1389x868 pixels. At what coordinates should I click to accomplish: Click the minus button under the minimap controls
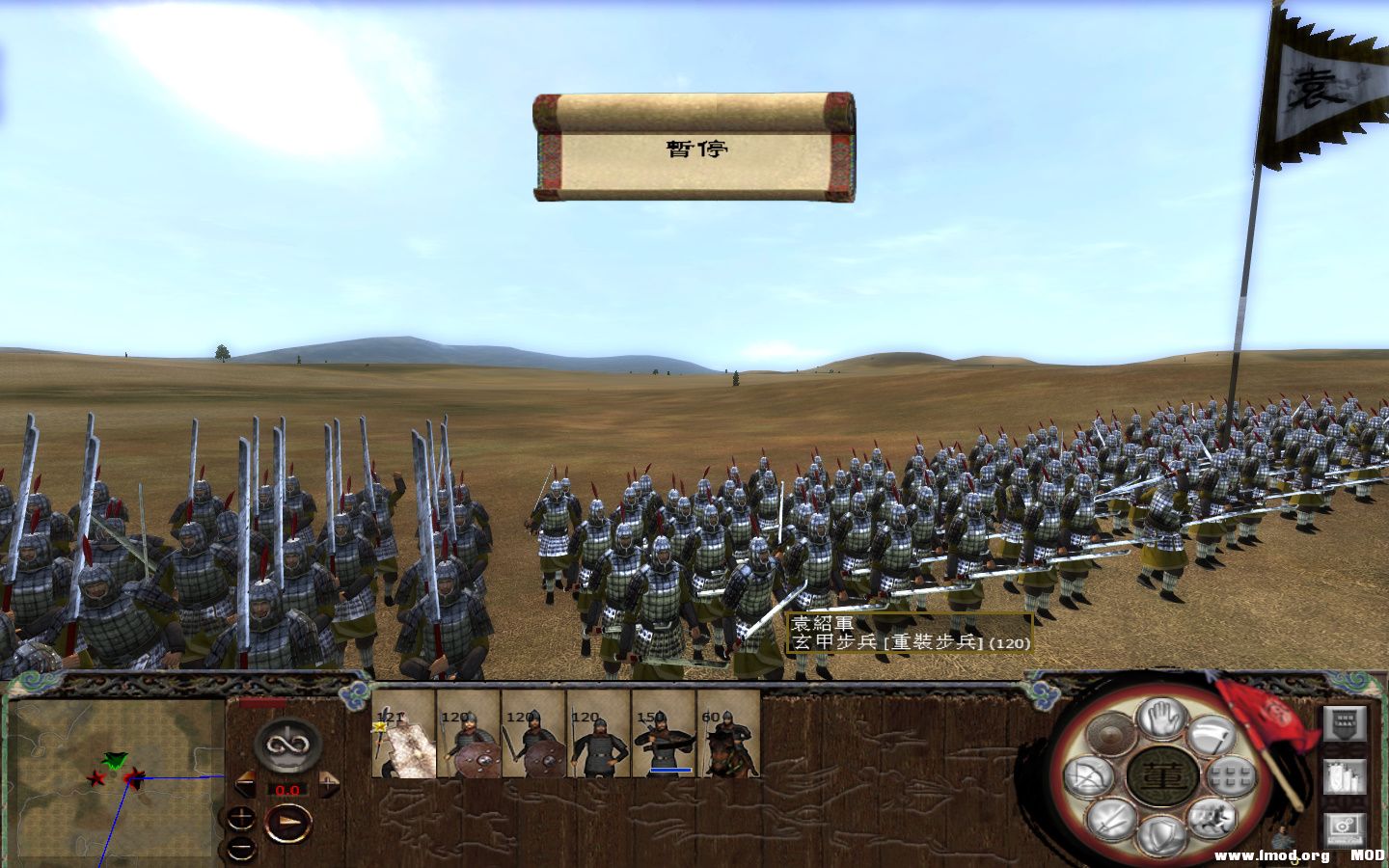[x=243, y=847]
